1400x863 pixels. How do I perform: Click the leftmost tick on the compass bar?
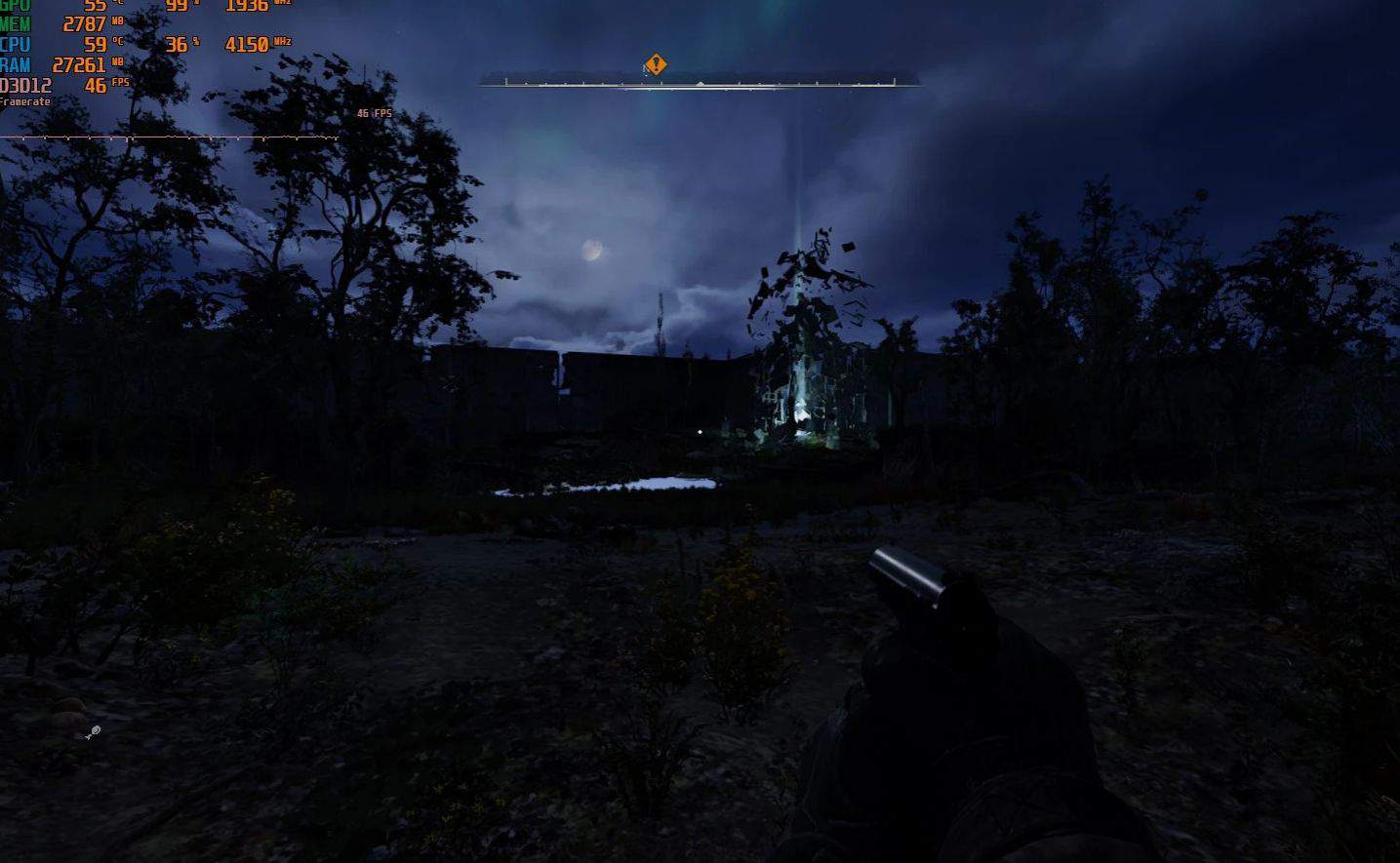pyautogui.click(x=507, y=80)
